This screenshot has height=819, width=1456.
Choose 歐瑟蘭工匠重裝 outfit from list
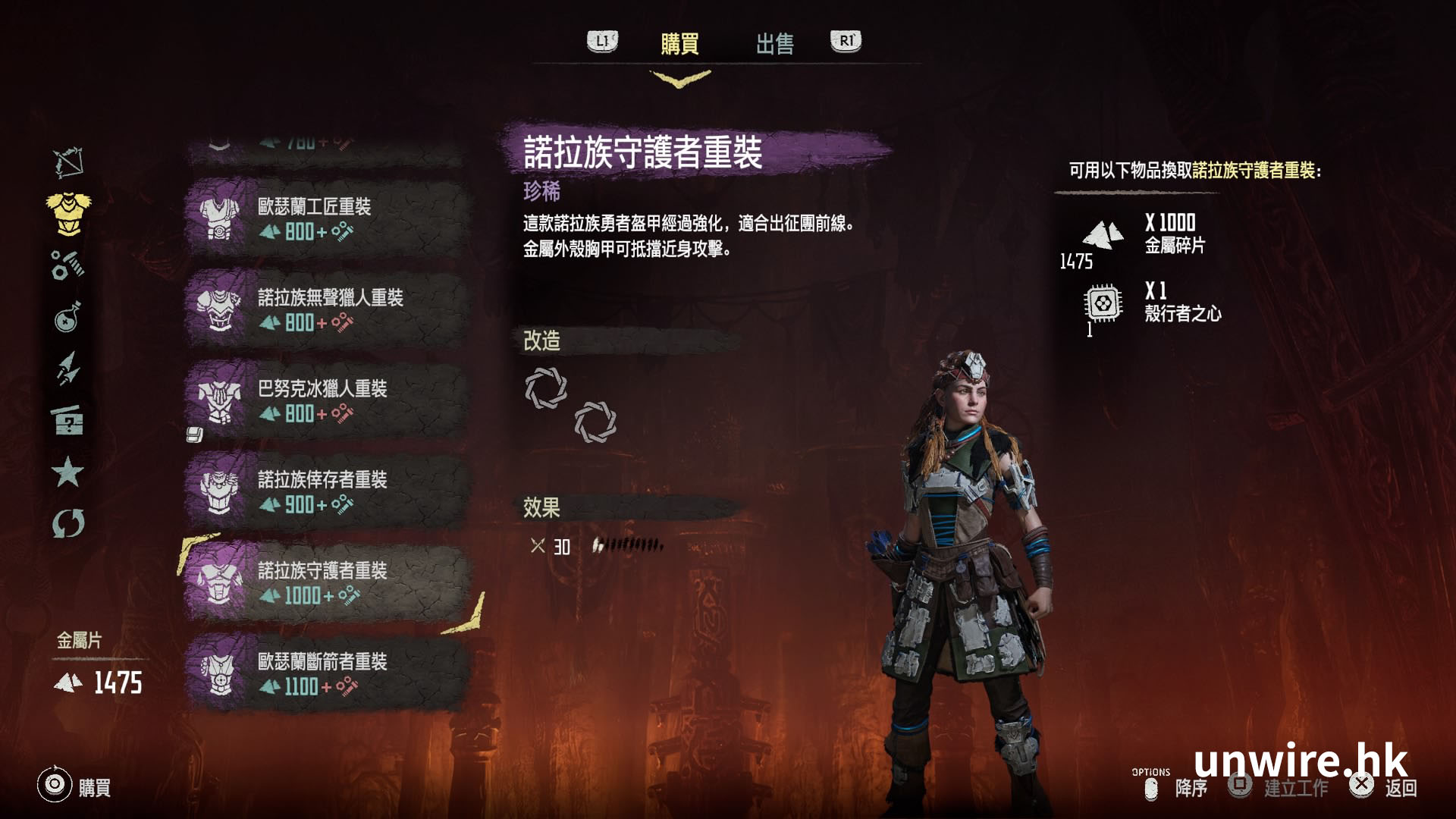click(x=326, y=218)
